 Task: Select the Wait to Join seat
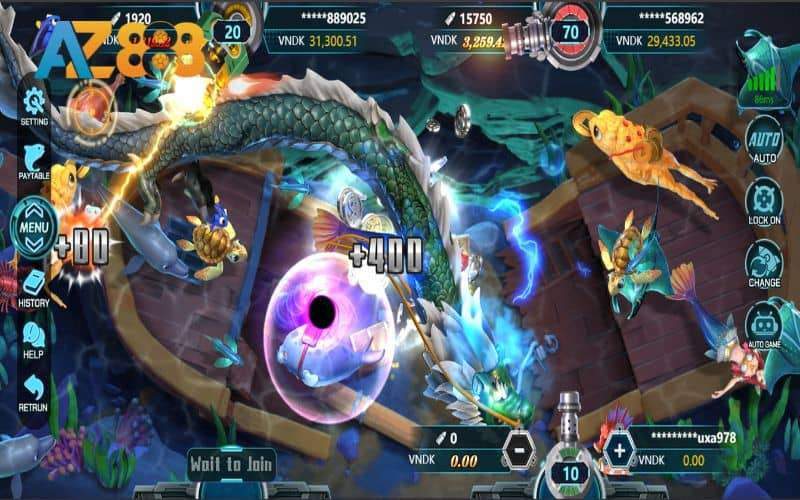(232, 463)
